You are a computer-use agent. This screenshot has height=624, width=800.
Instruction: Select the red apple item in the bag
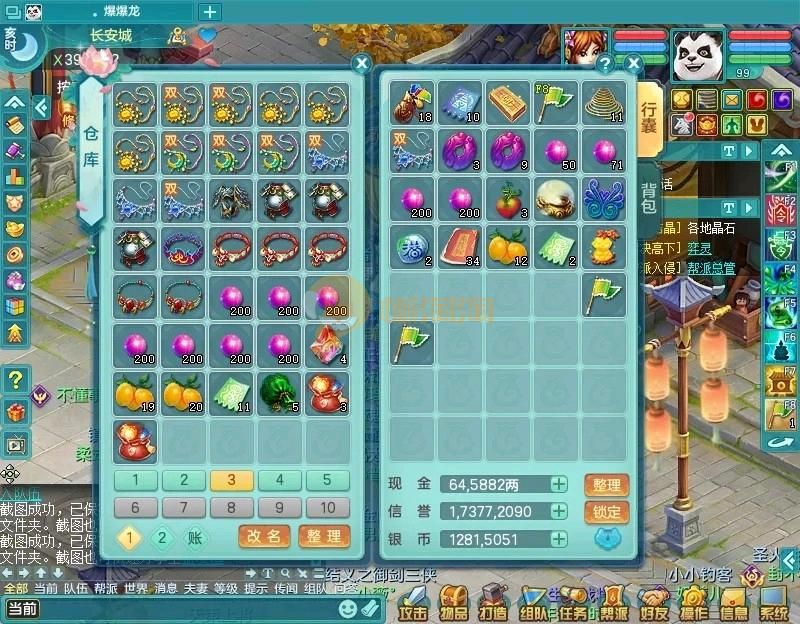pos(508,196)
